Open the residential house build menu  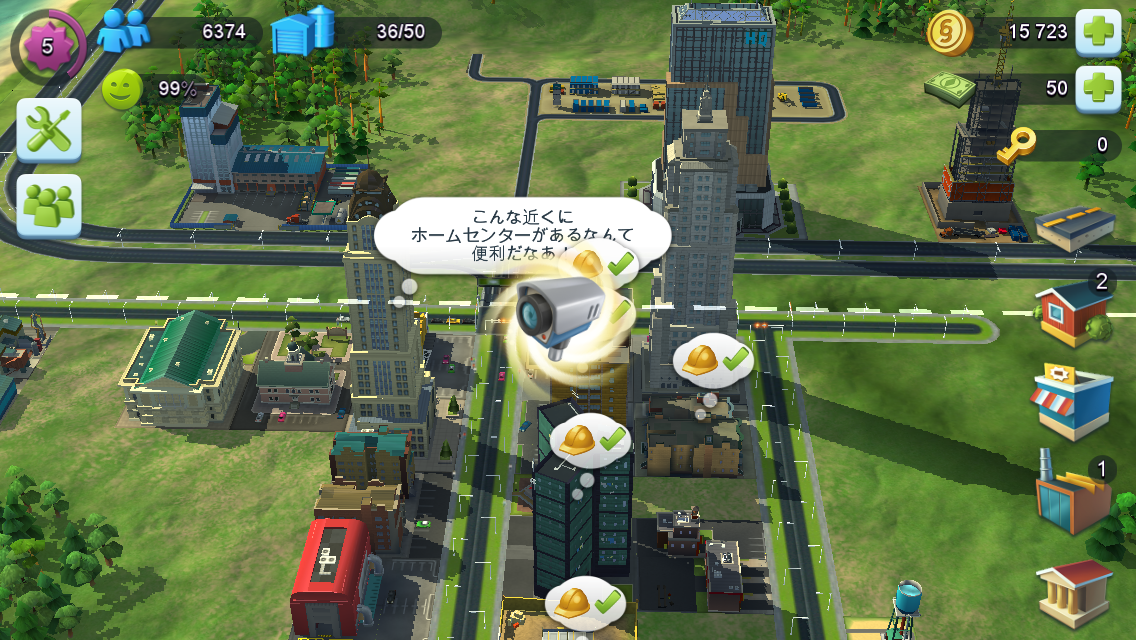(1074, 311)
